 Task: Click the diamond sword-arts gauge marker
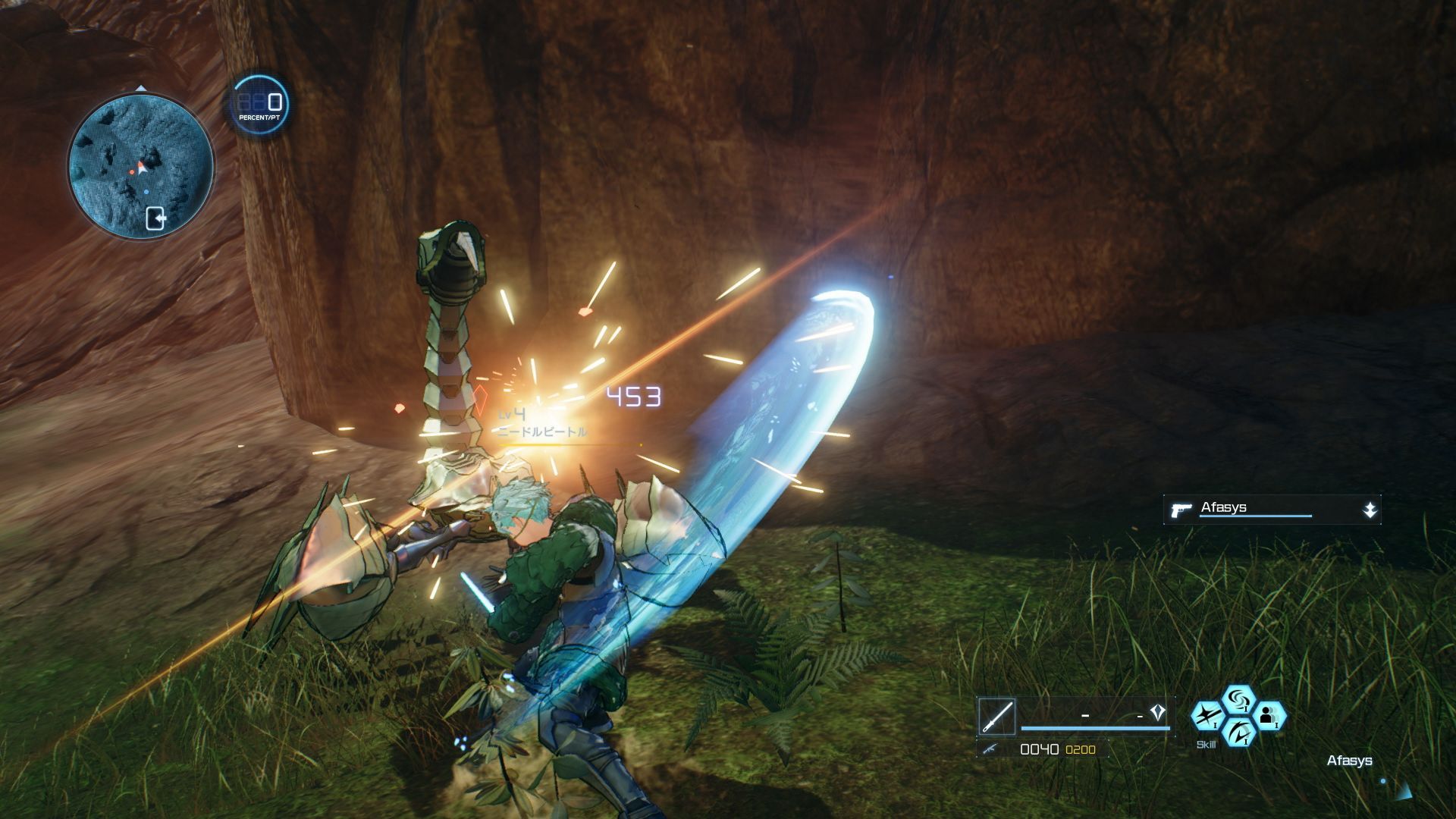(1158, 711)
